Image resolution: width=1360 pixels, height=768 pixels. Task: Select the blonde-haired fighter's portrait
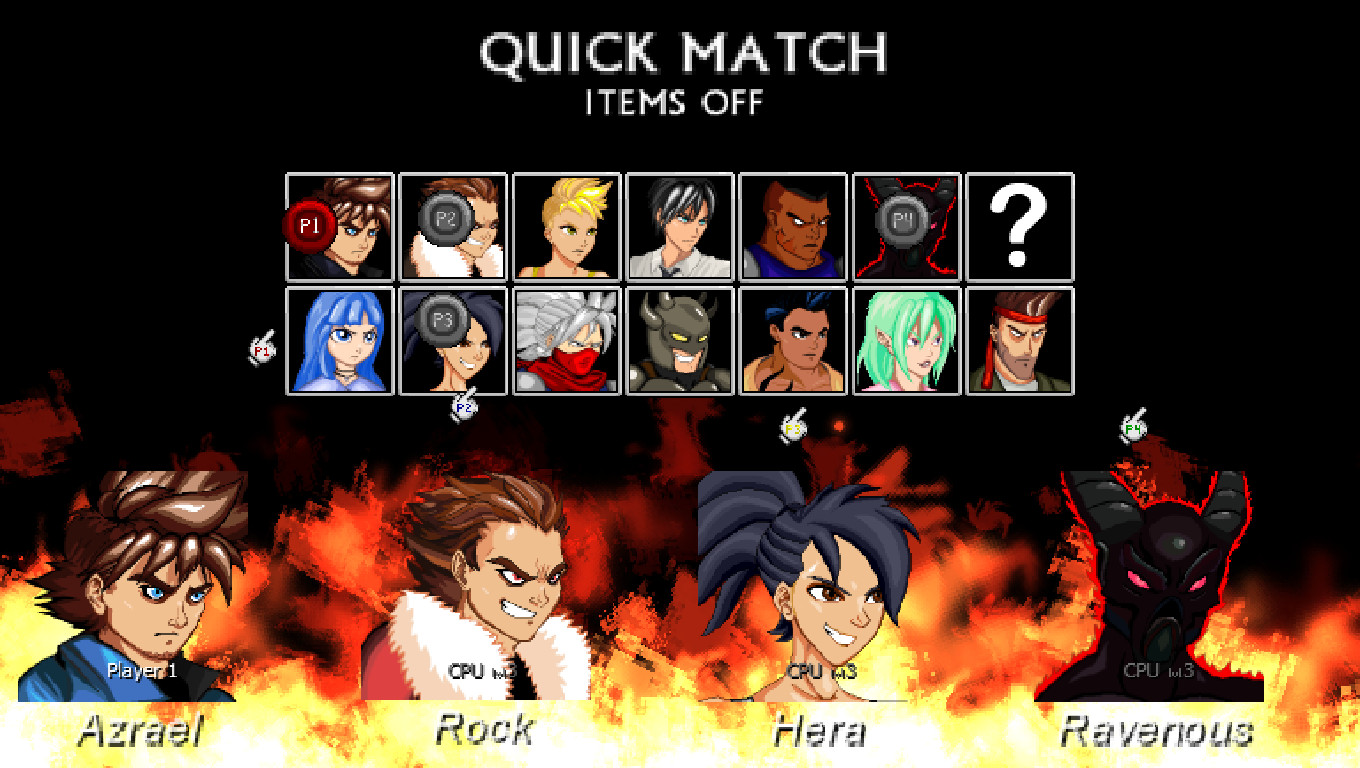click(566, 228)
